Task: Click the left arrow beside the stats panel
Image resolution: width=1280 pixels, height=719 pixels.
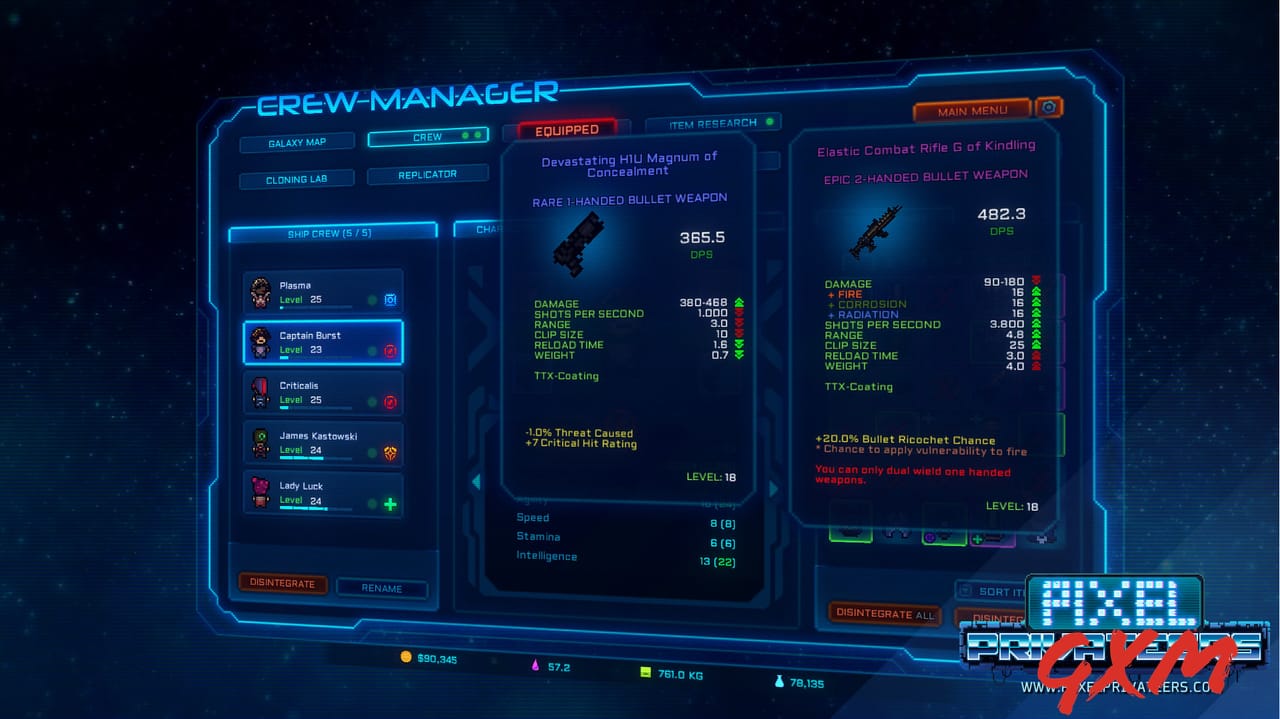Action: (x=476, y=482)
